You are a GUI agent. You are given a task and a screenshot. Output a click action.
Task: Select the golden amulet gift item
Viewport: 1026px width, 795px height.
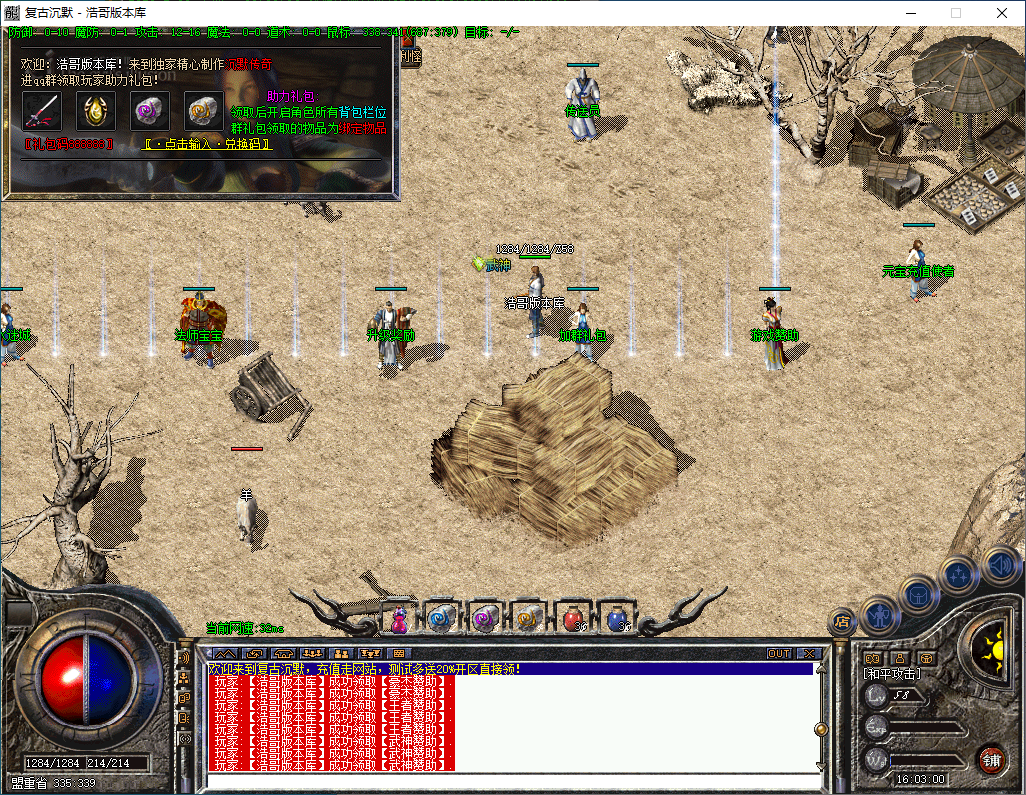point(96,111)
